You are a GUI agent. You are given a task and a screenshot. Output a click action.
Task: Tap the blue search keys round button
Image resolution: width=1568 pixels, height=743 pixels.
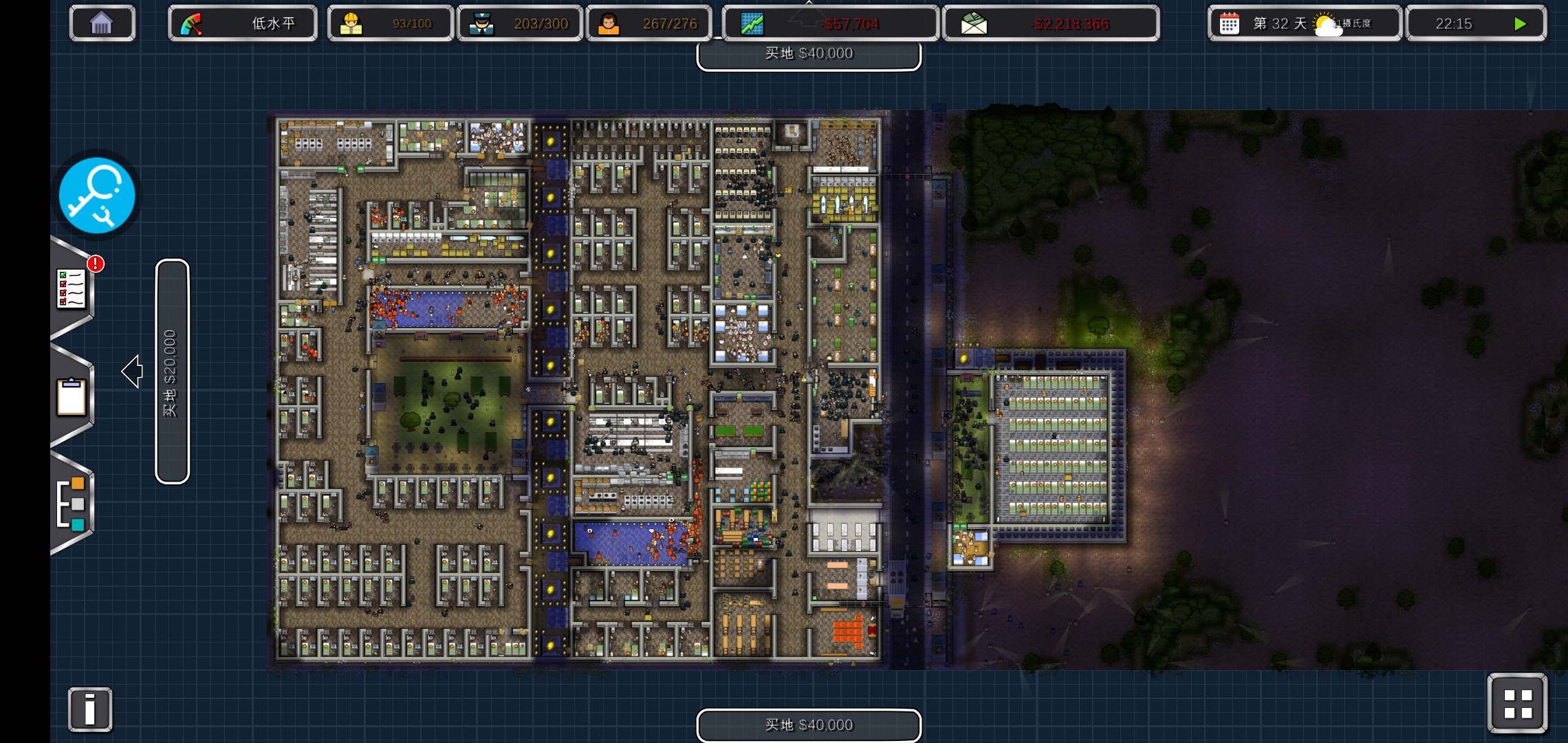click(x=97, y=196)
